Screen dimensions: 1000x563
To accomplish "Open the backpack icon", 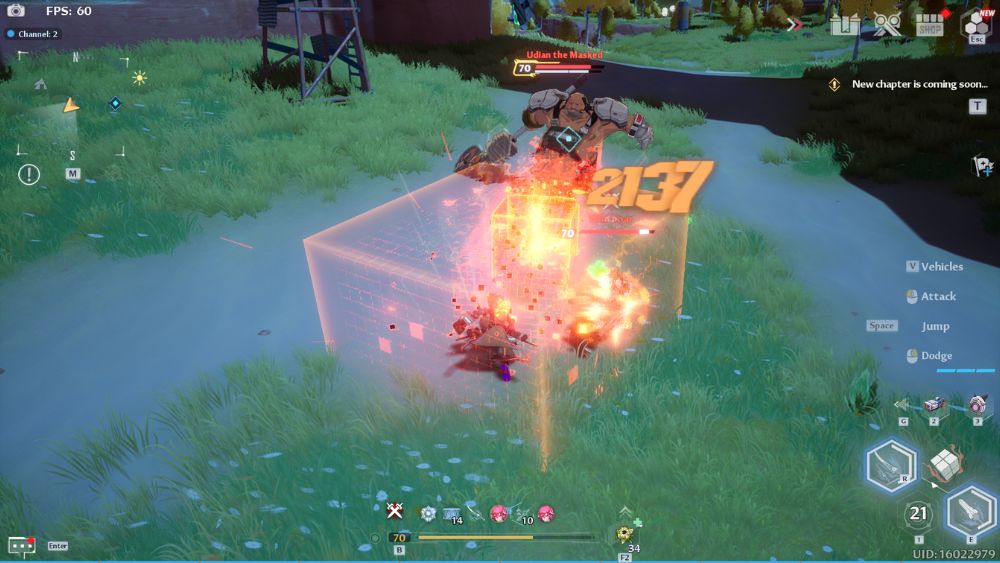I will tap(843, 24).
